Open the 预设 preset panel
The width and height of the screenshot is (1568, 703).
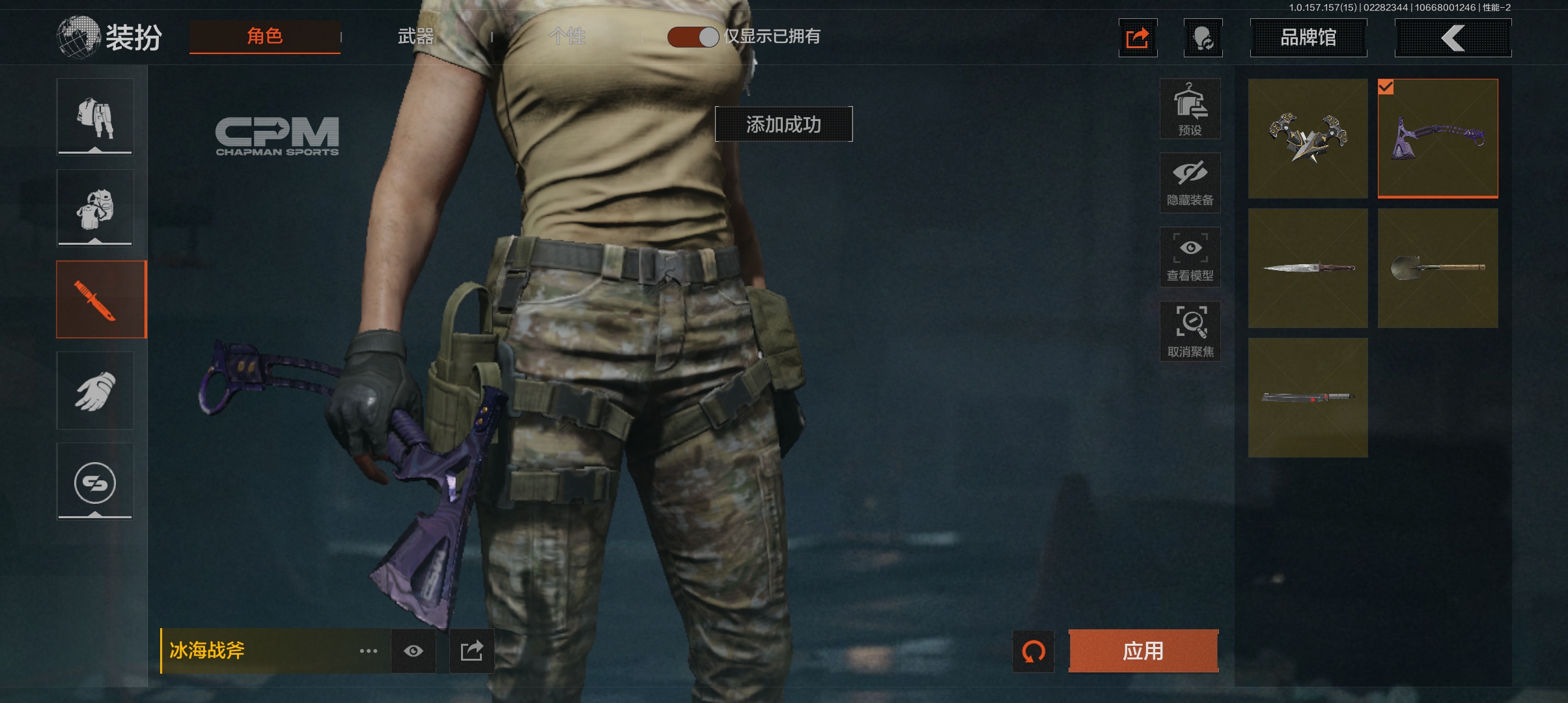pyautogui.click(x=1190, y=109)
